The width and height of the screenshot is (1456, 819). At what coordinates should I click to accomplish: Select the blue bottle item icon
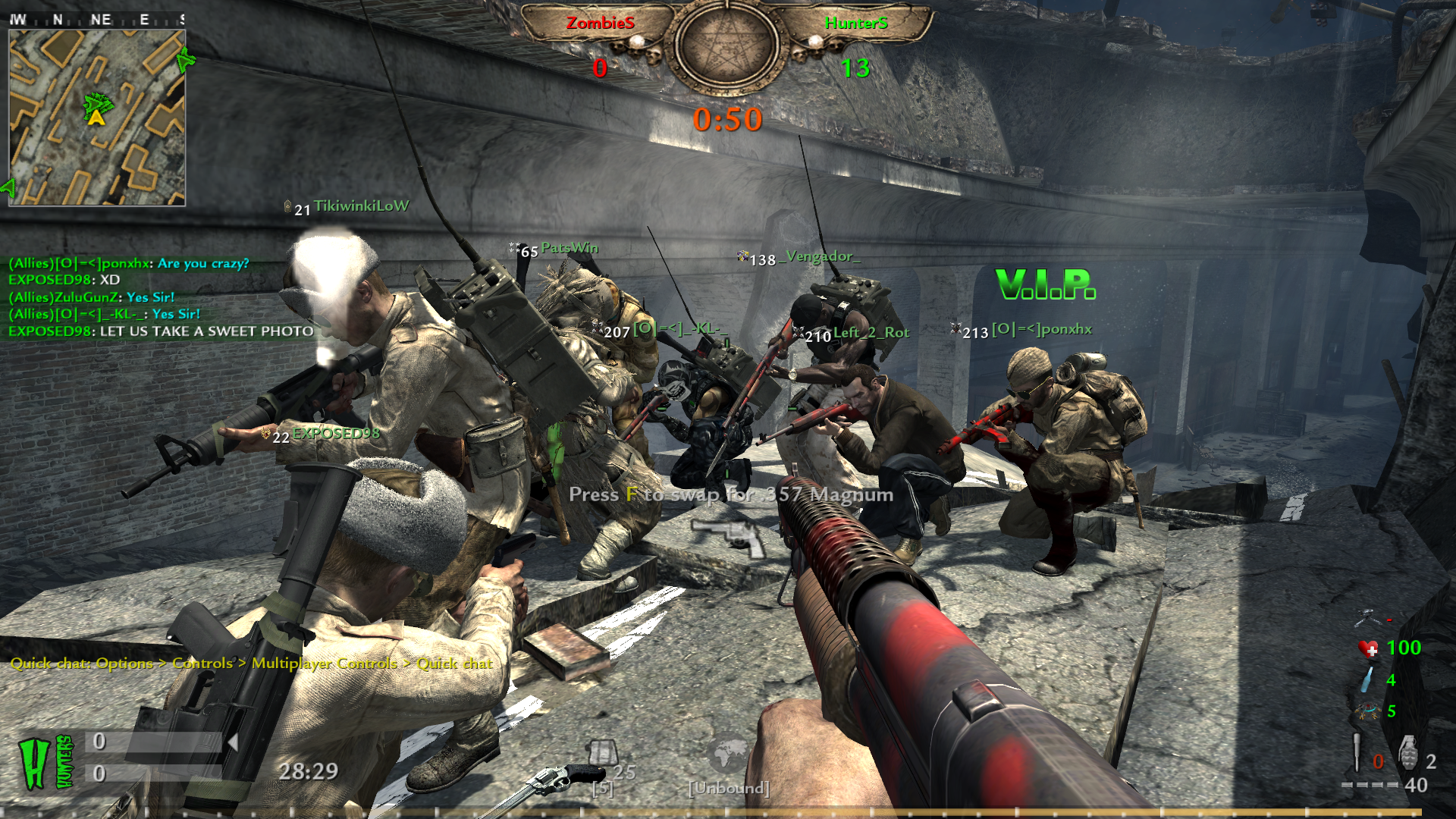[1367, 679]
